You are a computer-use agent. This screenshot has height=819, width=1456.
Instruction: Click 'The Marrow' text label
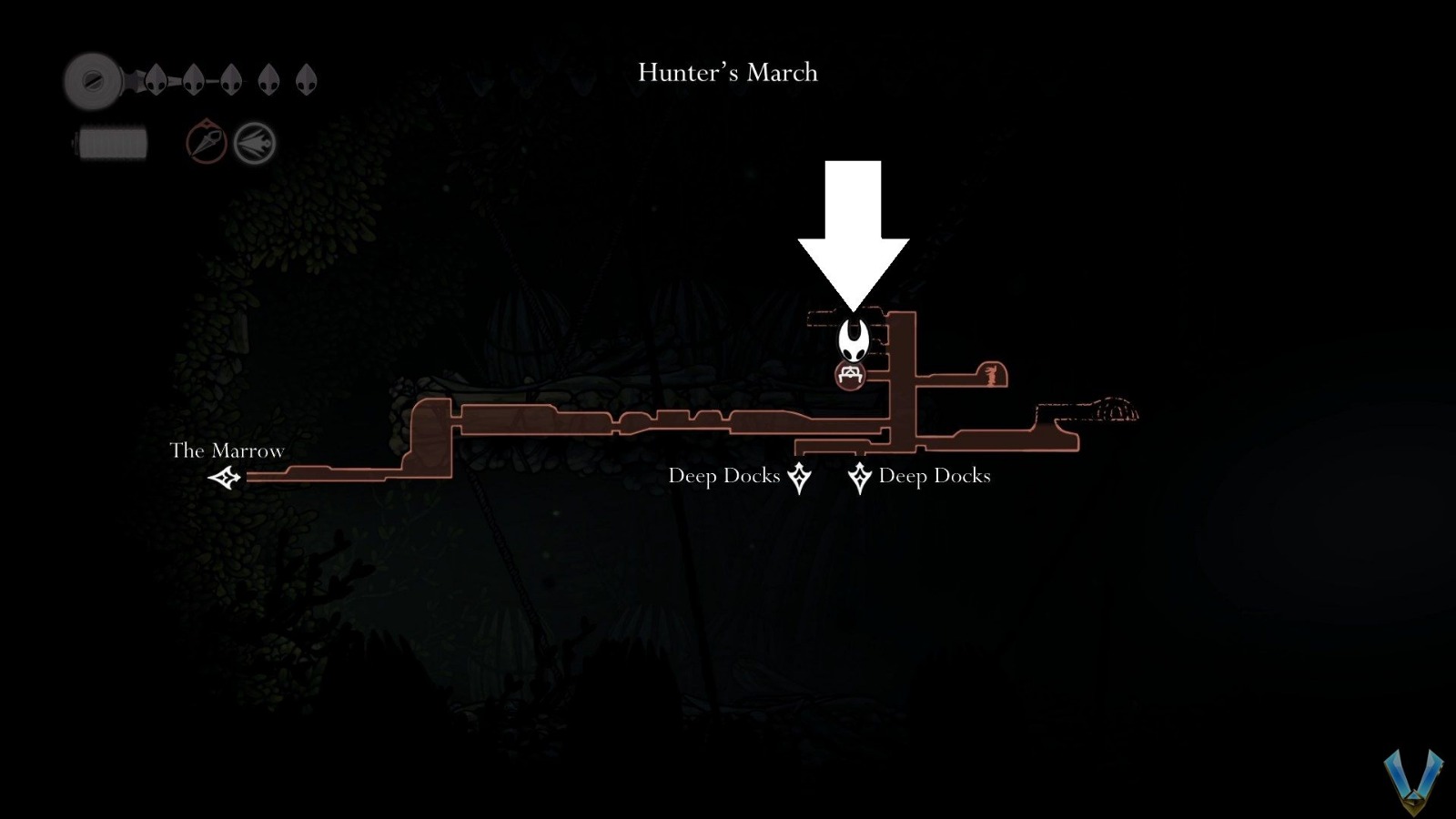(226, 450)
